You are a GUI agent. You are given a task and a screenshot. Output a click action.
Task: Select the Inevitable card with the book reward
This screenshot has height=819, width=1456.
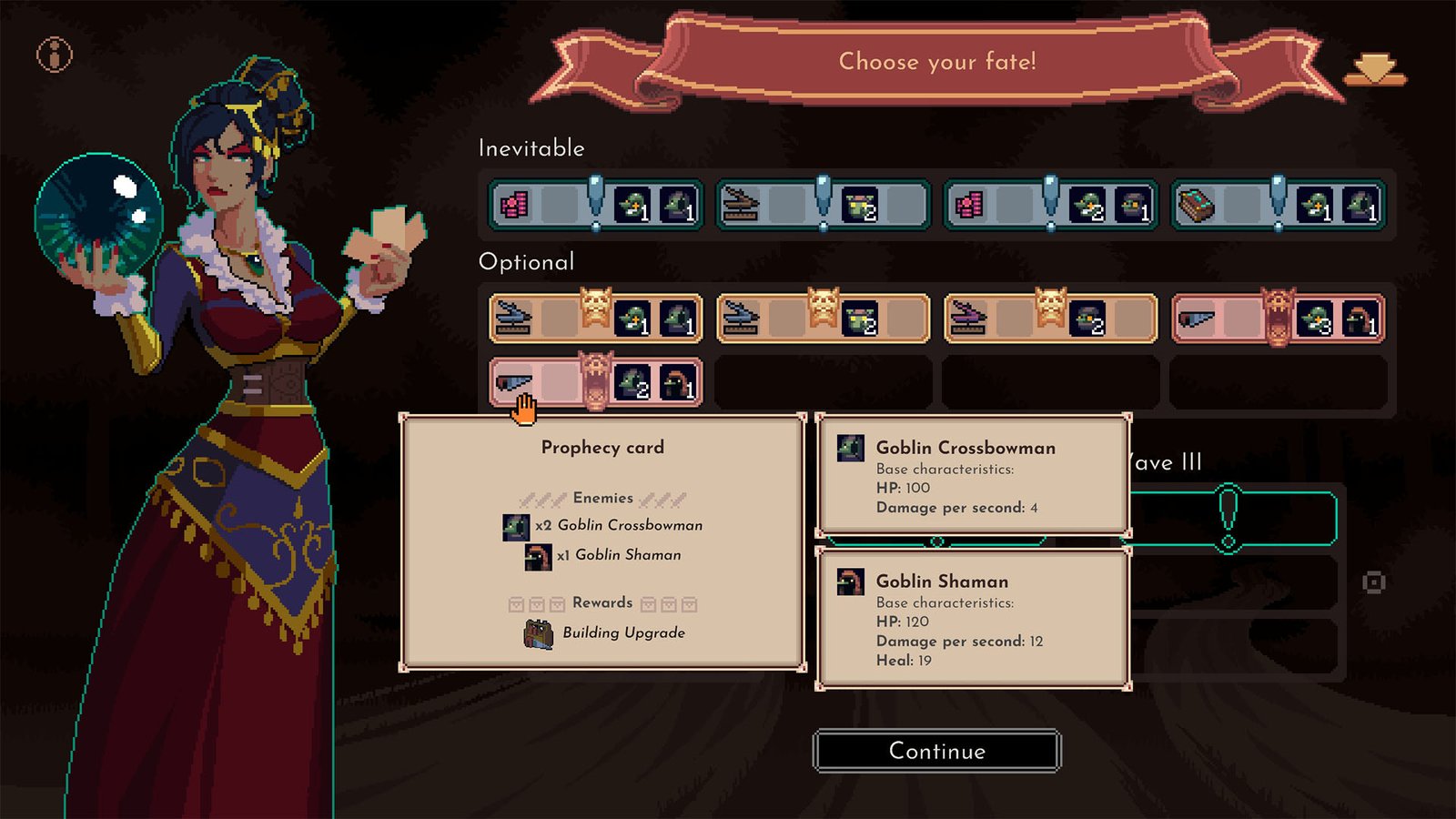point(1278,206)
